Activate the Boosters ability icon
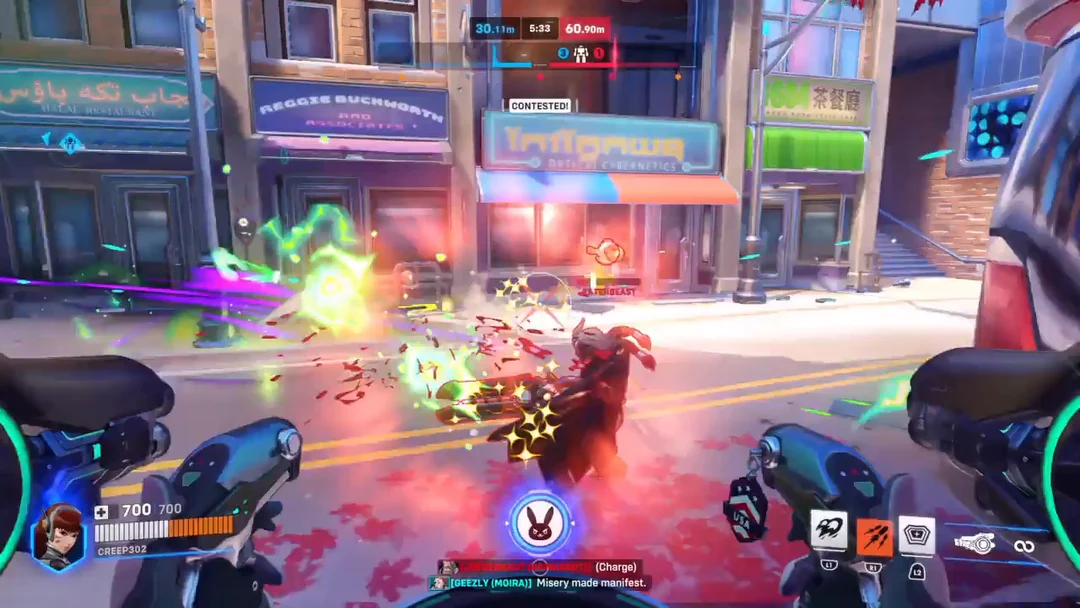The height and width of the screenshot is (608, 1080). pyautogui.click(x=828, y=531)
